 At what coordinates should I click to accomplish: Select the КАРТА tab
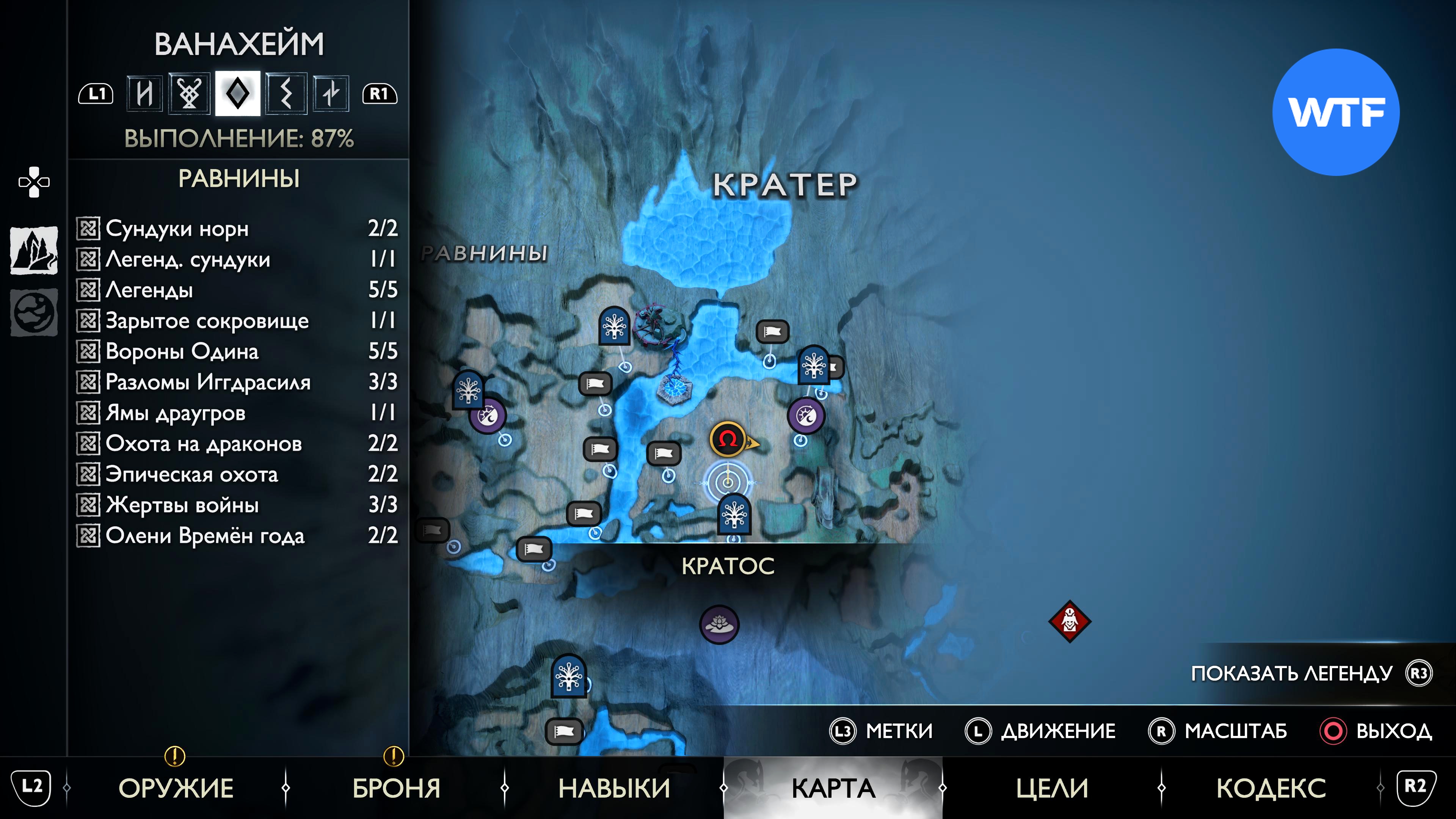click(x=833, y=788)
